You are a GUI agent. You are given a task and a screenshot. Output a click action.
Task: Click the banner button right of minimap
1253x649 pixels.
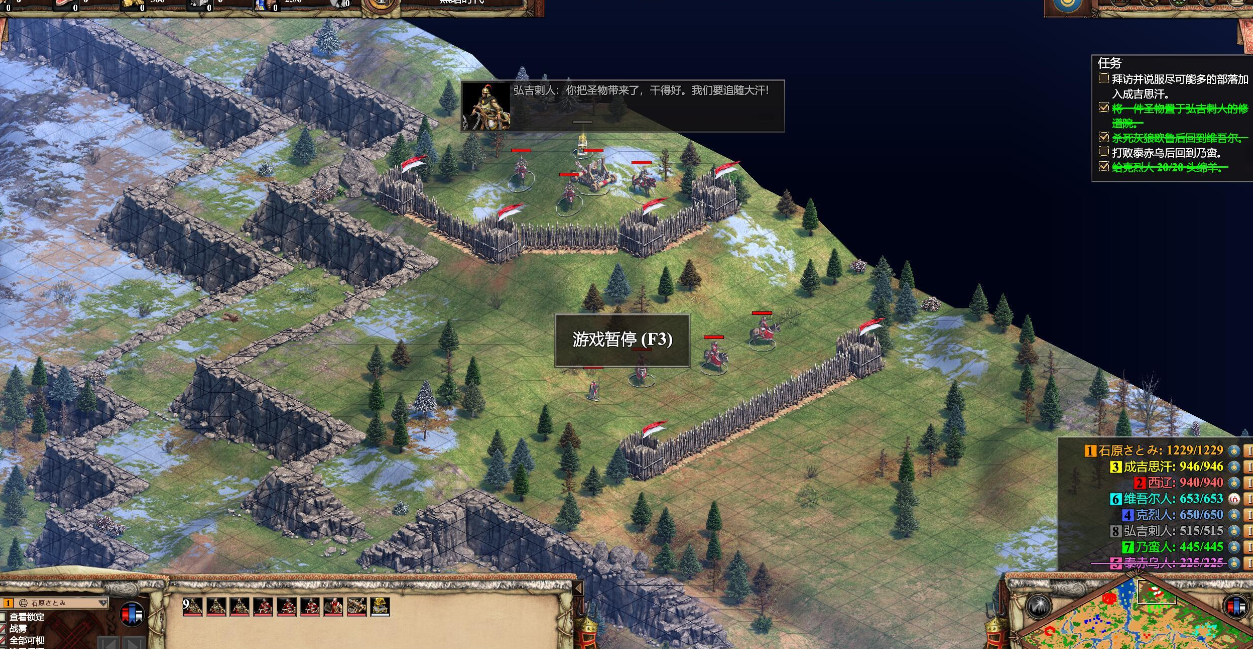[x=1235, y=606]
